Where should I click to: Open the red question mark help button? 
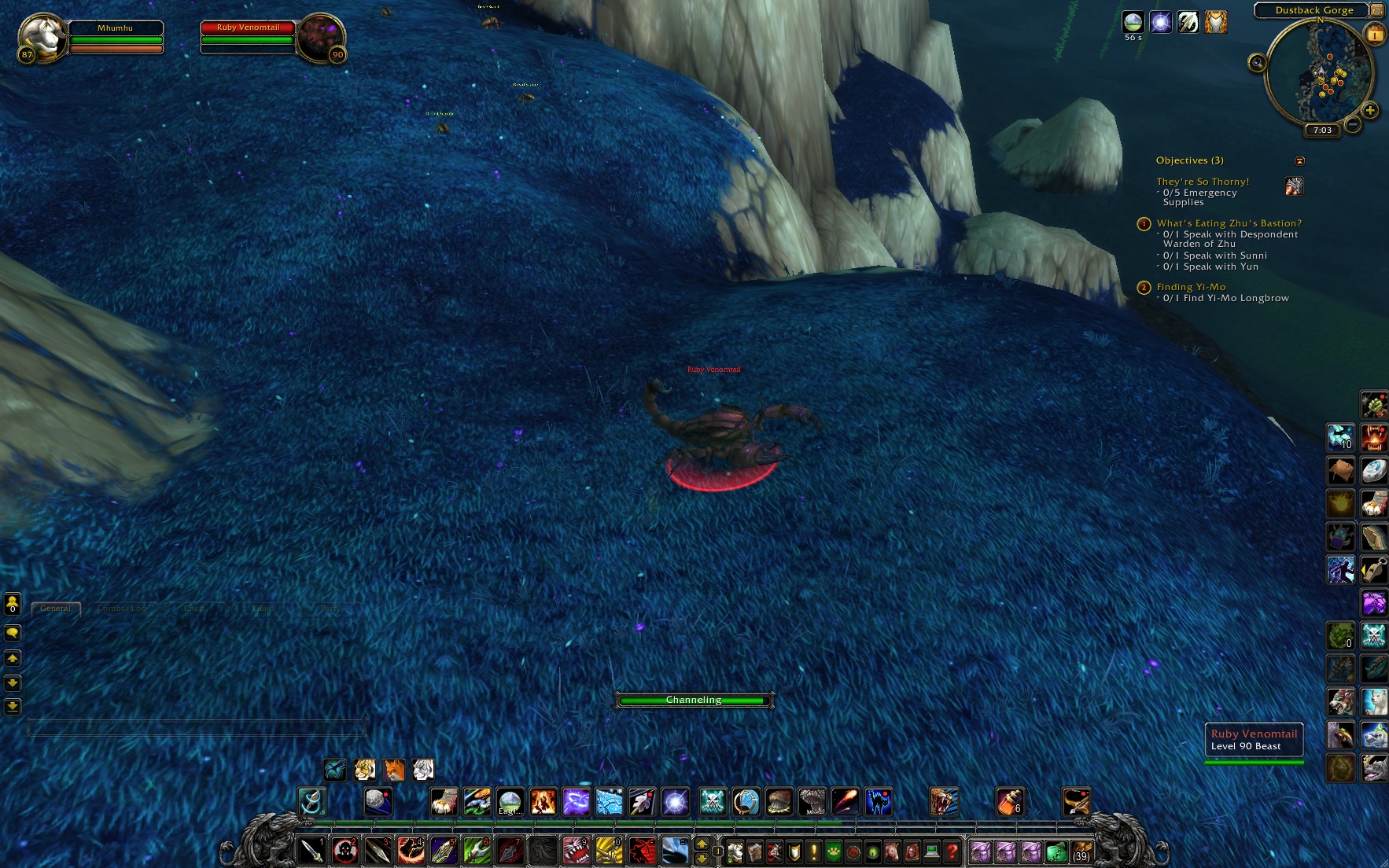point(952,851)
